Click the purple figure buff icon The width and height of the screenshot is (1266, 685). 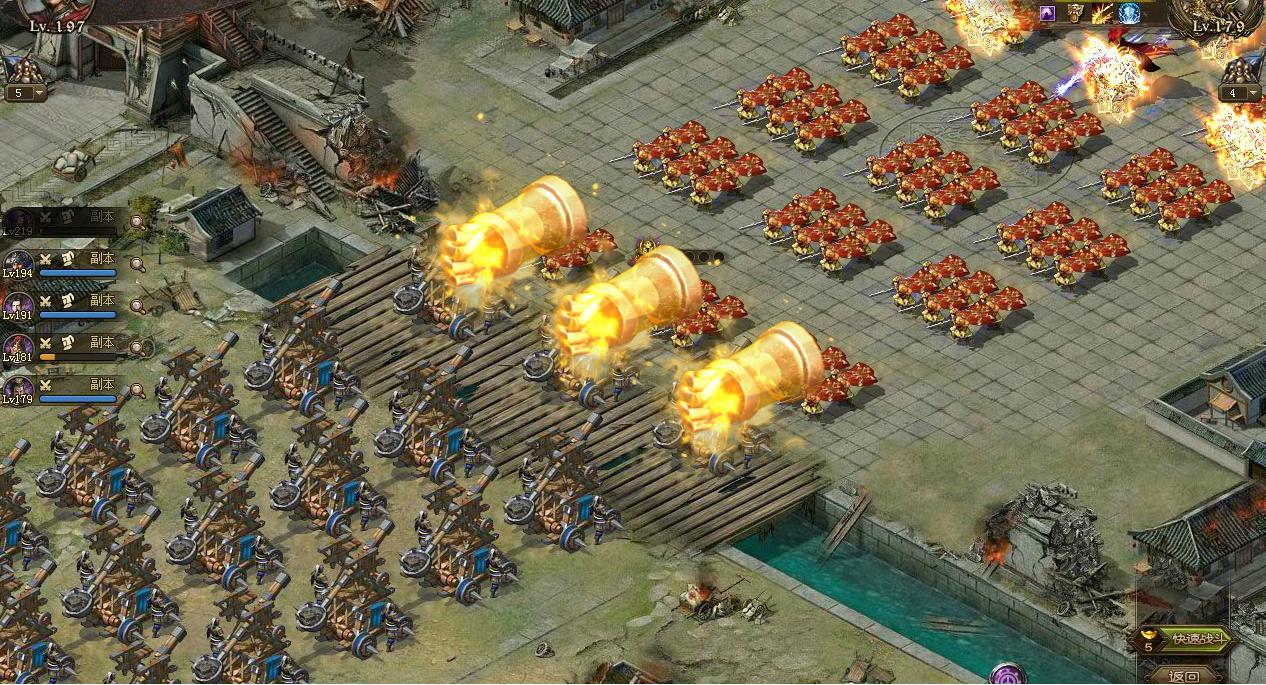point(1047,13)
